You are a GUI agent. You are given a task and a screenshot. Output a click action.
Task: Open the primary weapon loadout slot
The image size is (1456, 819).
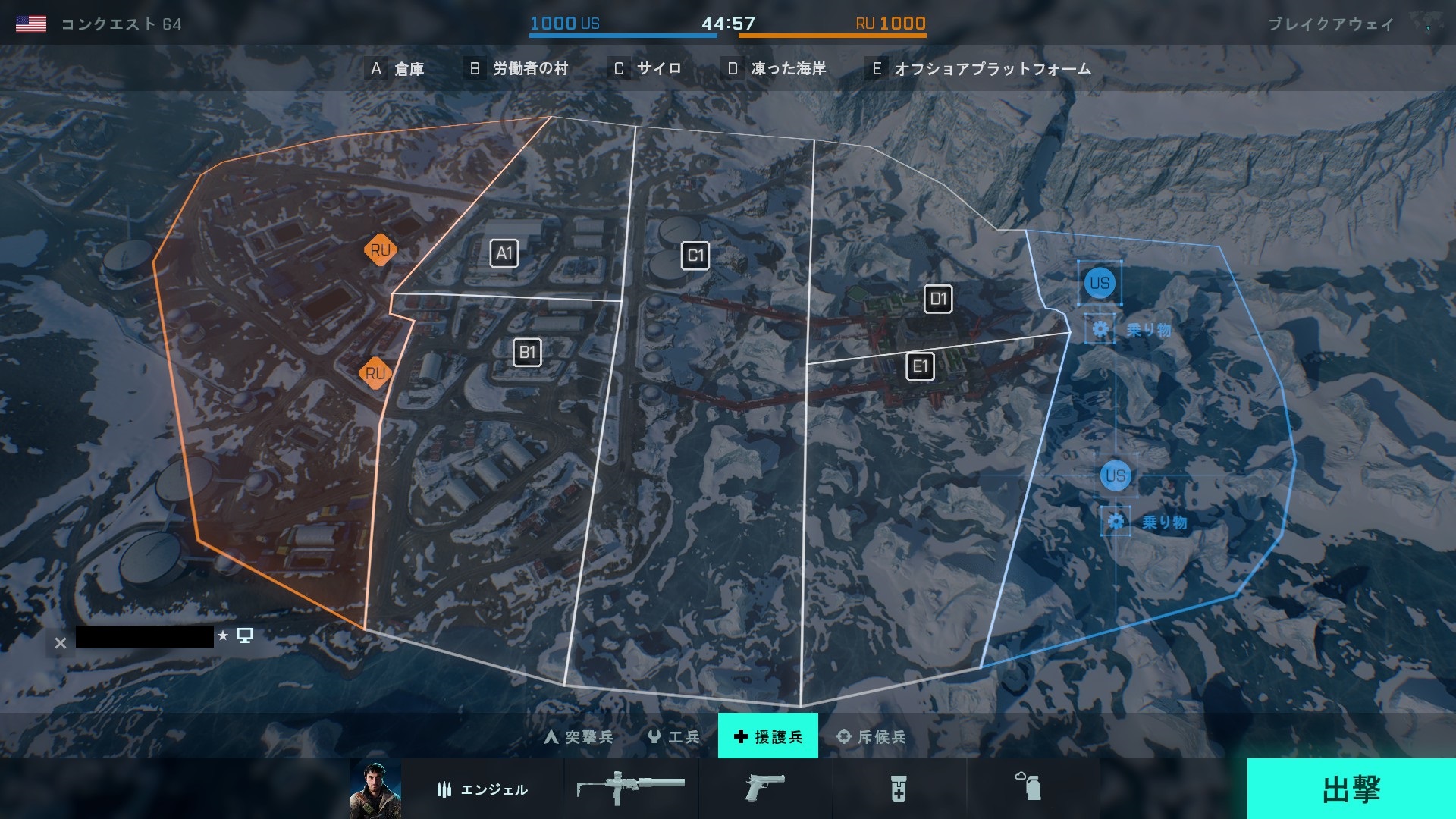tap(631, 789)
